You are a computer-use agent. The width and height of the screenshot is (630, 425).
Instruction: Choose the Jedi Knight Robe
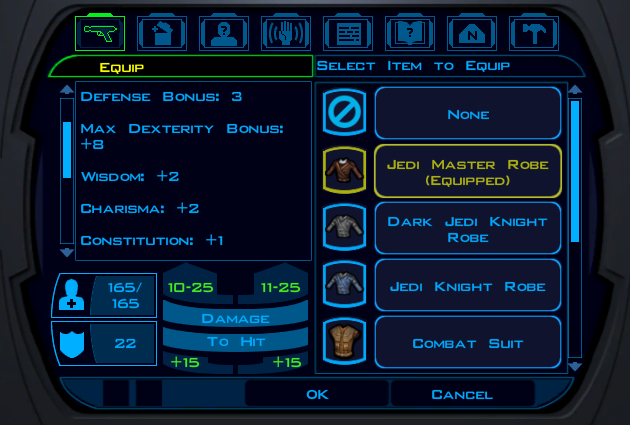467,286
